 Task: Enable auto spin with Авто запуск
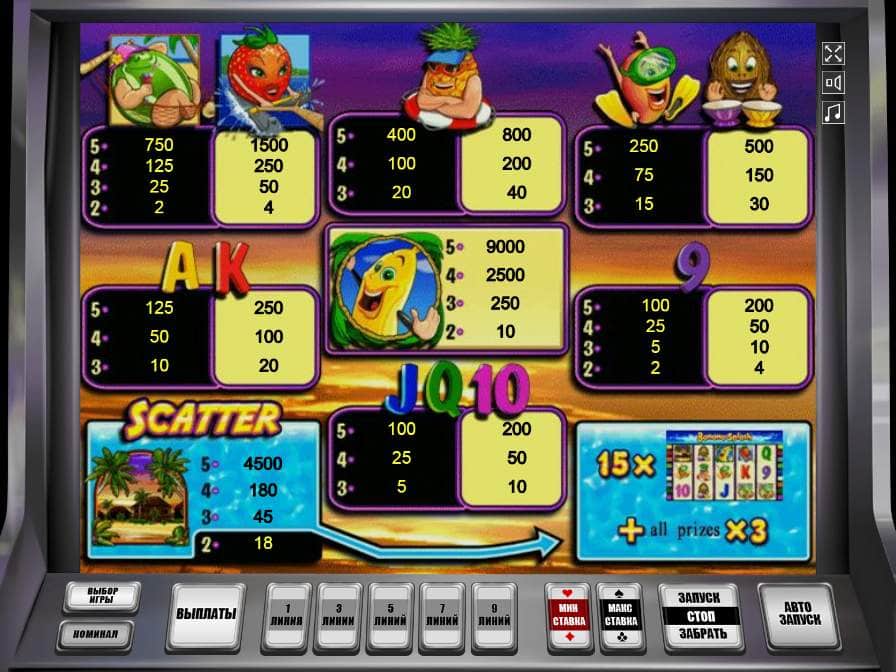(x=798, y=613)
